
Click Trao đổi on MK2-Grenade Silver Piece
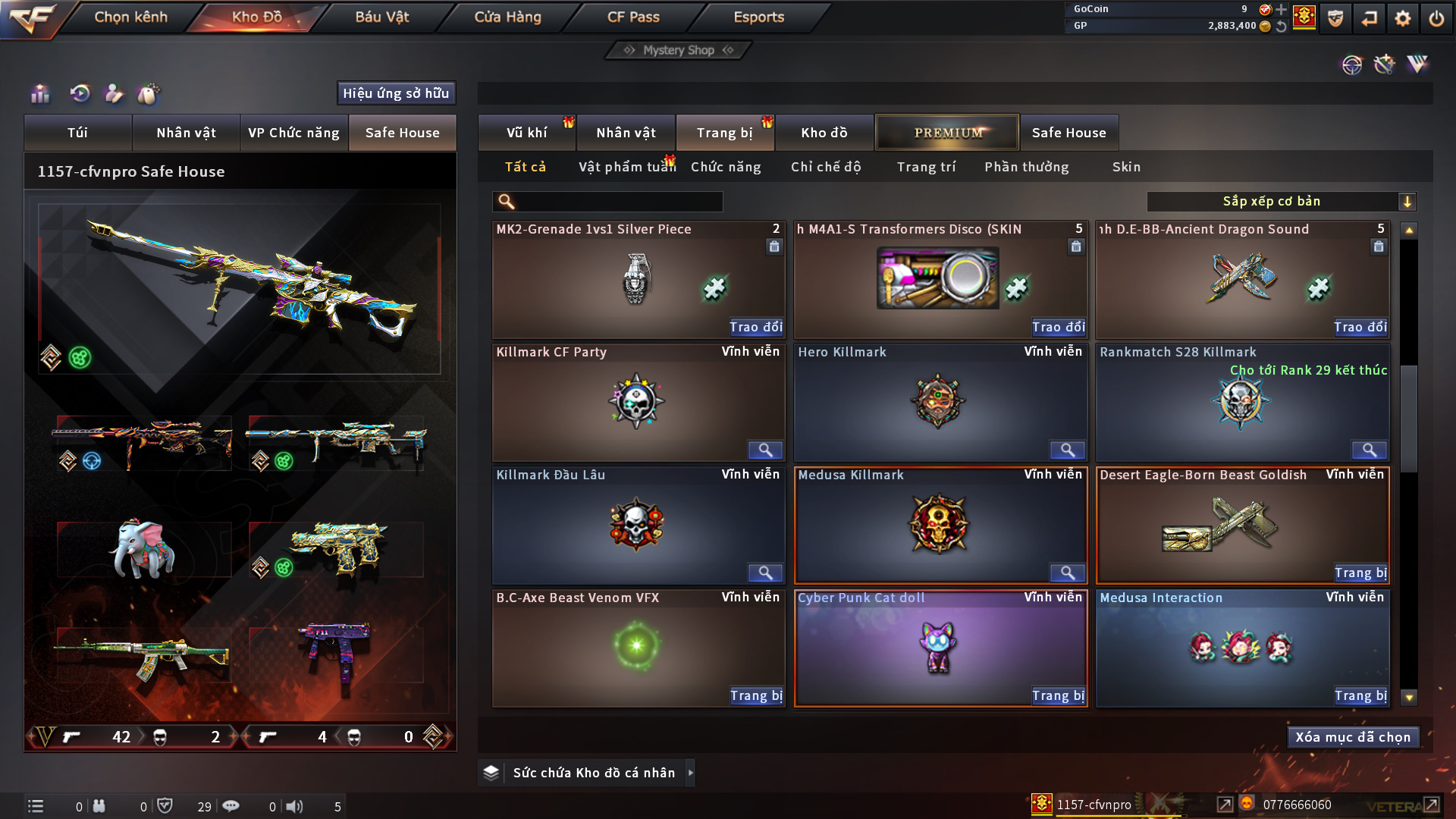pos(755,327)
